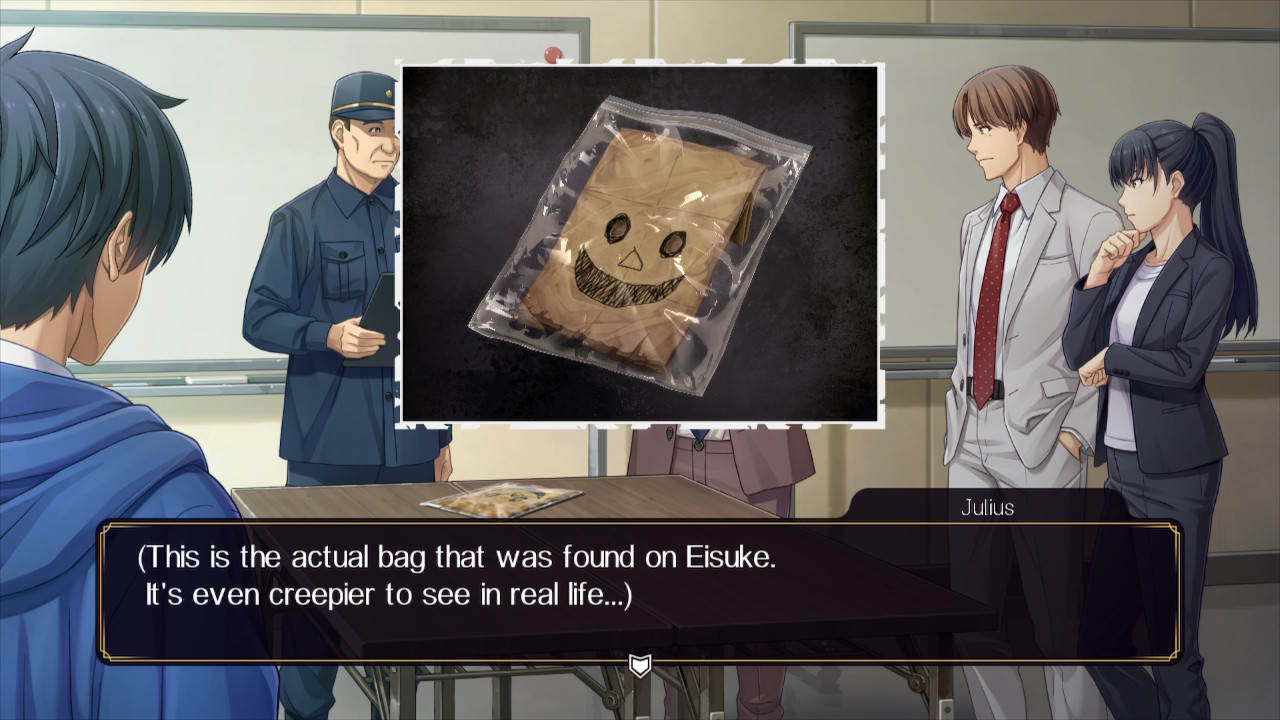Select the dialogue text window
This screenshot has width=1280, height=720.
(x=640, y=585)
